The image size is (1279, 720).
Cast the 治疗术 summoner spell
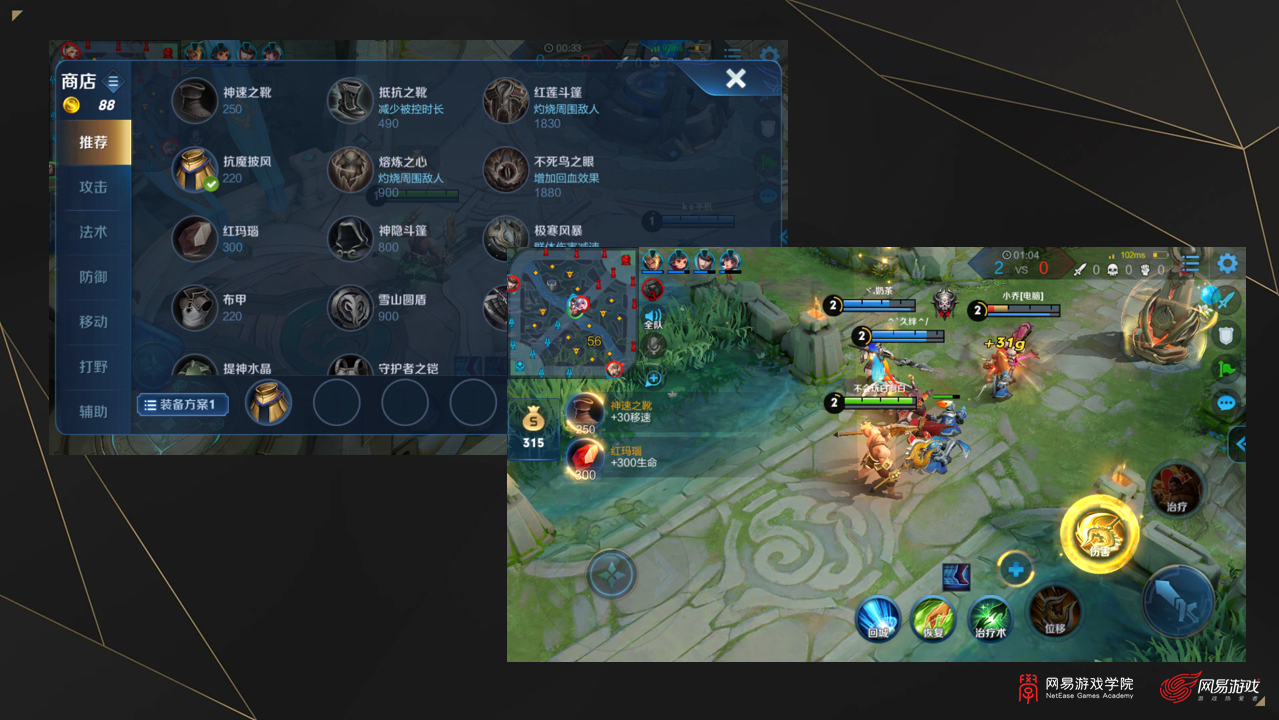[990, 617]
